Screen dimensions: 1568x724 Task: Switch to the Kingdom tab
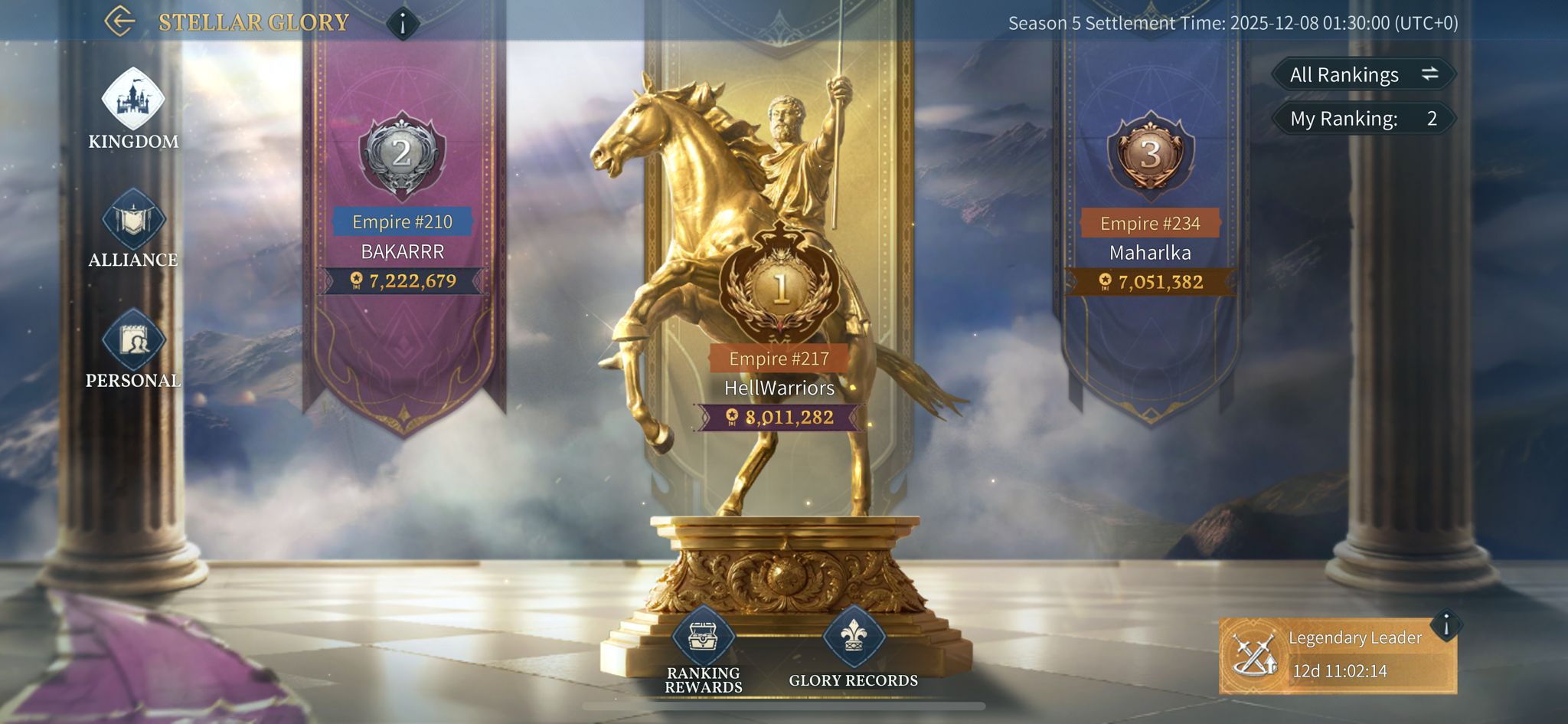(x=133, y=109)
